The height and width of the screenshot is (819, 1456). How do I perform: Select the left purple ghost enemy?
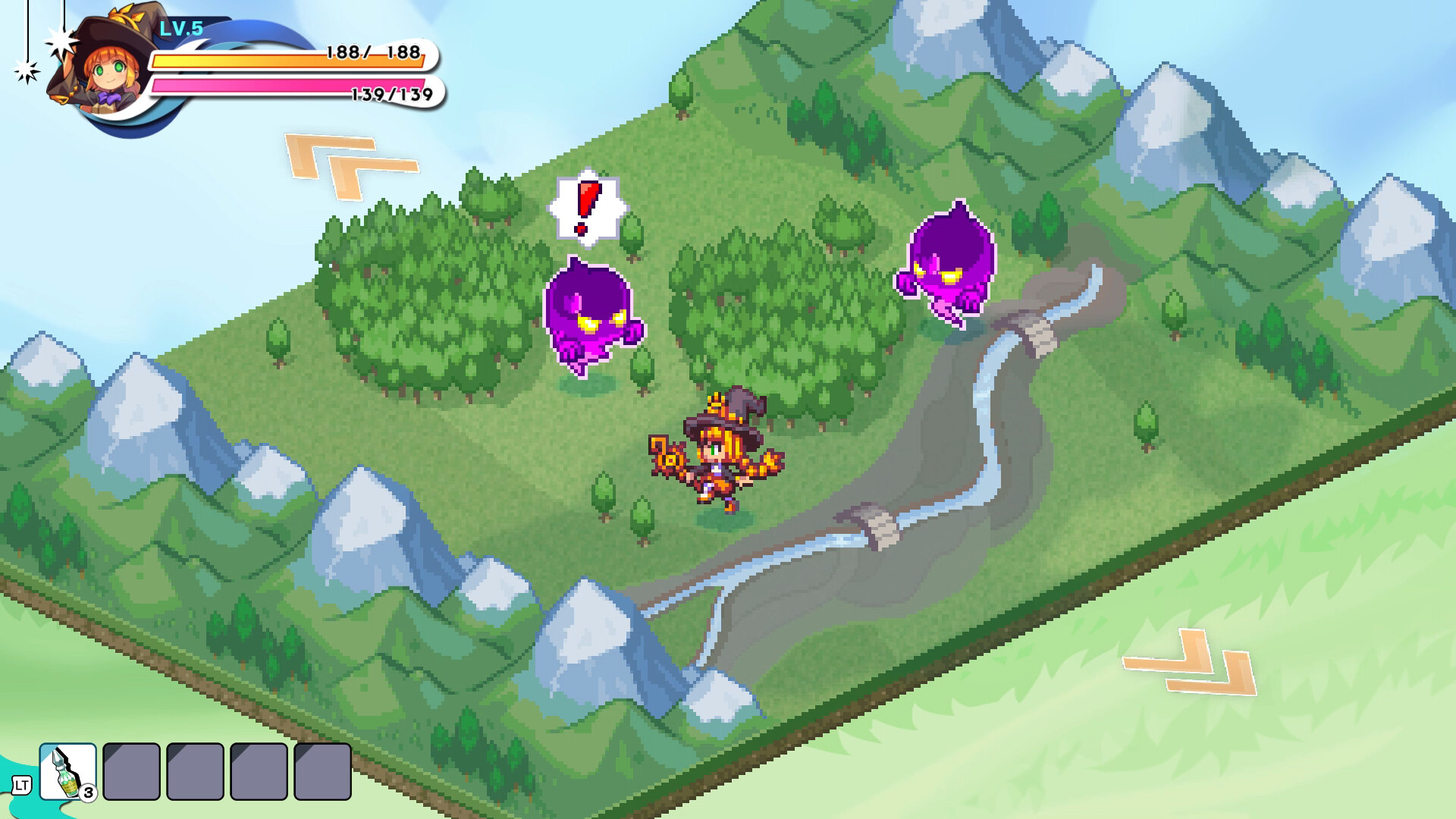click(593, 318)
